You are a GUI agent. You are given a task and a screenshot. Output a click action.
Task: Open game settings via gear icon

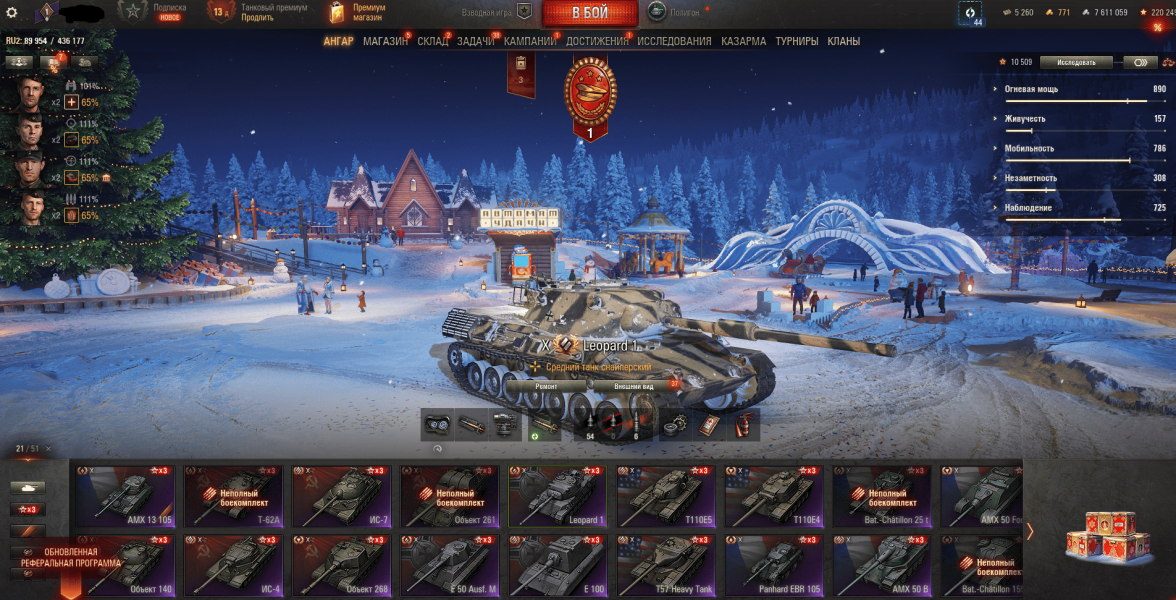tap(12, 12)
